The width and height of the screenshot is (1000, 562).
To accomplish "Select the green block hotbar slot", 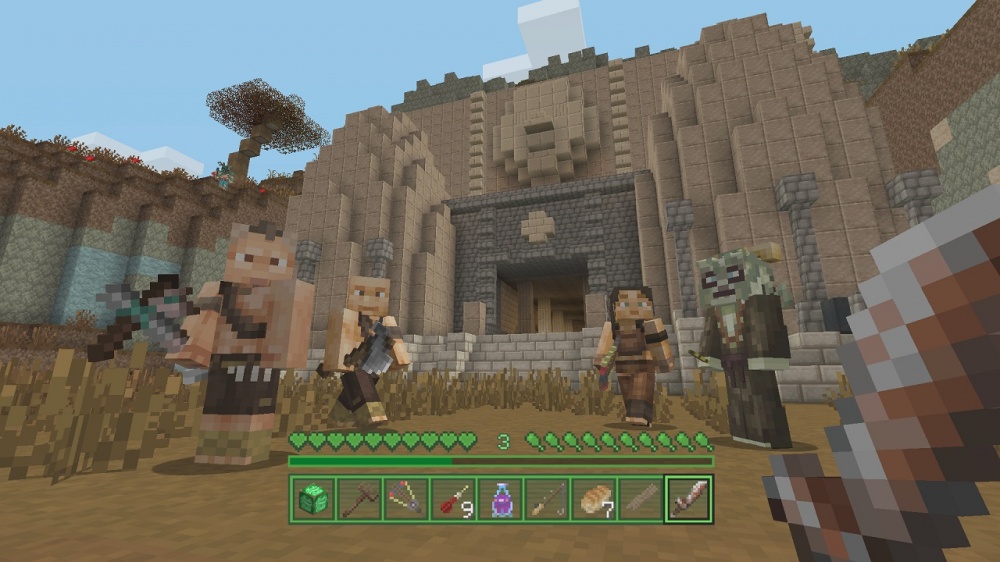I will pyautogui.click(x=313, y=499).
